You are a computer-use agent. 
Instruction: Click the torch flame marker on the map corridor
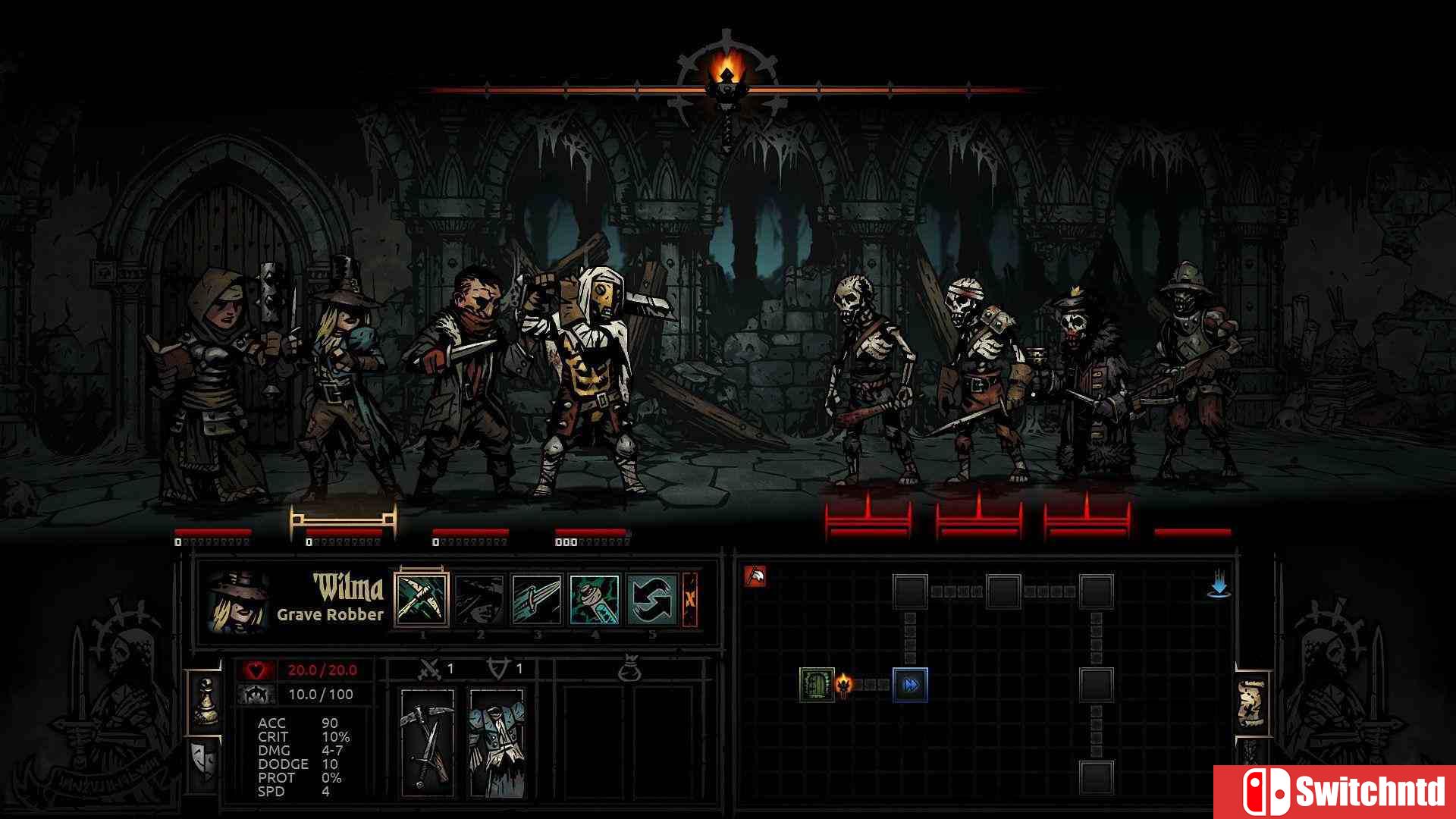point(844,684)
